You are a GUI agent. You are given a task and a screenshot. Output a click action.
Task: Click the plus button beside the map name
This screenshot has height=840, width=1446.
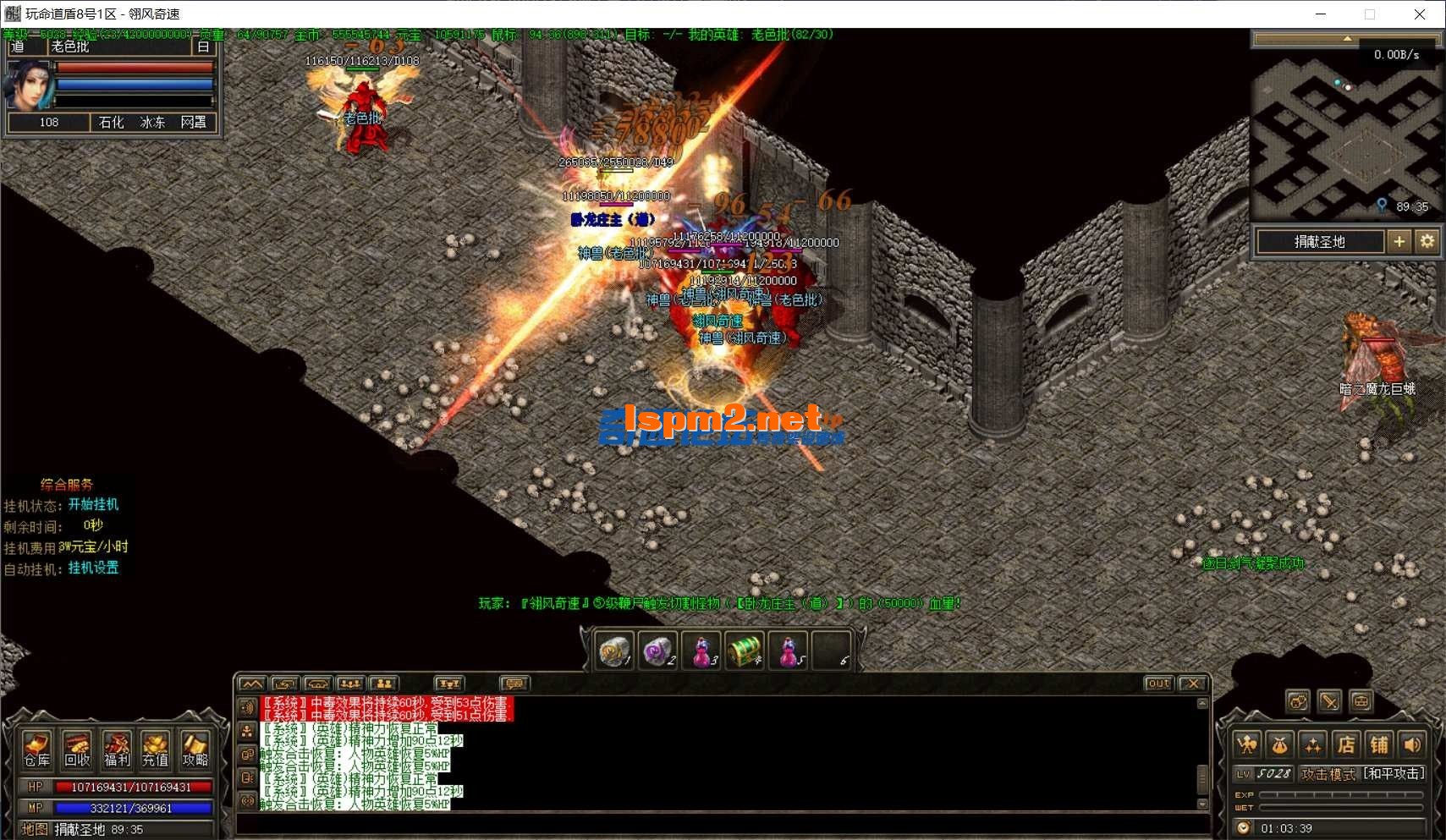point(1399,242)
